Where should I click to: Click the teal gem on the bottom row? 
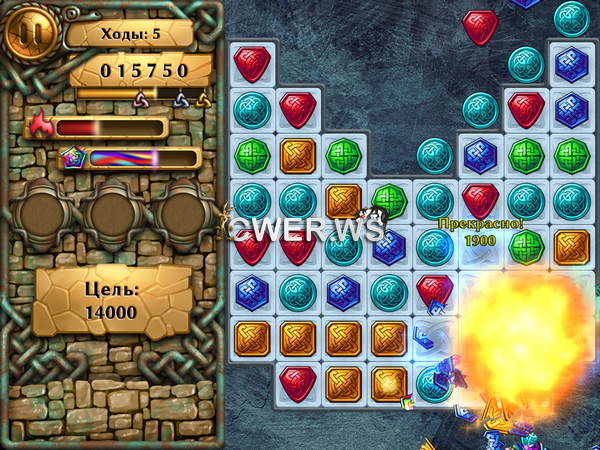pos(432,384)
